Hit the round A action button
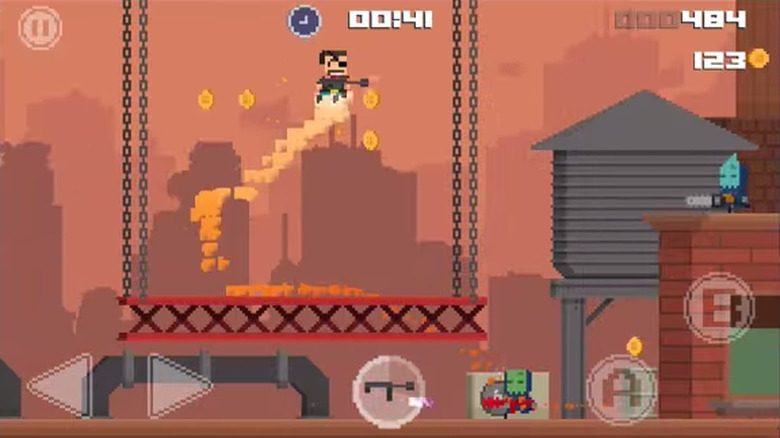 [x=621, y=389]
